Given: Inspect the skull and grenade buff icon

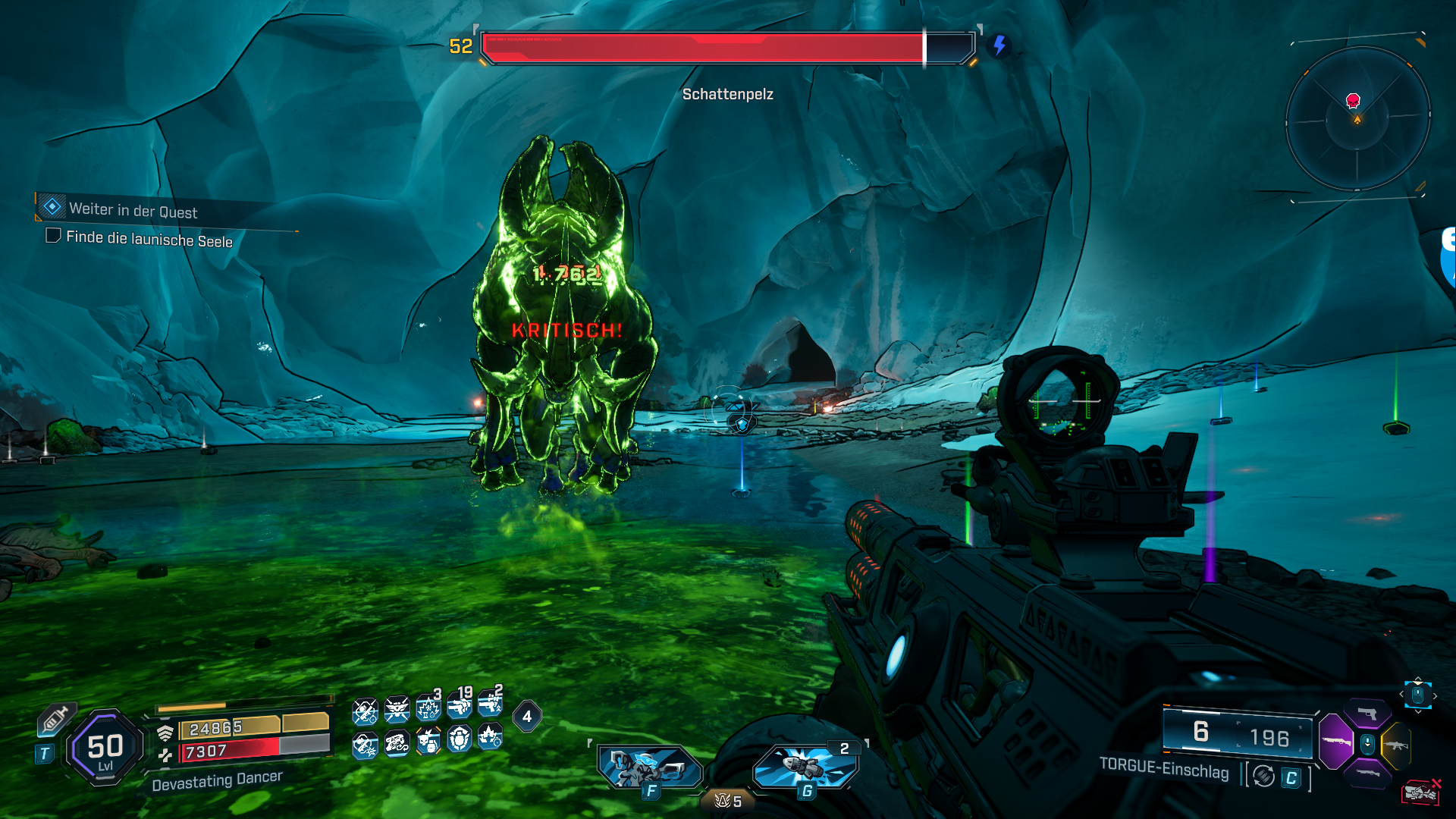Looking at the screenshot, I should coord(428,741).
